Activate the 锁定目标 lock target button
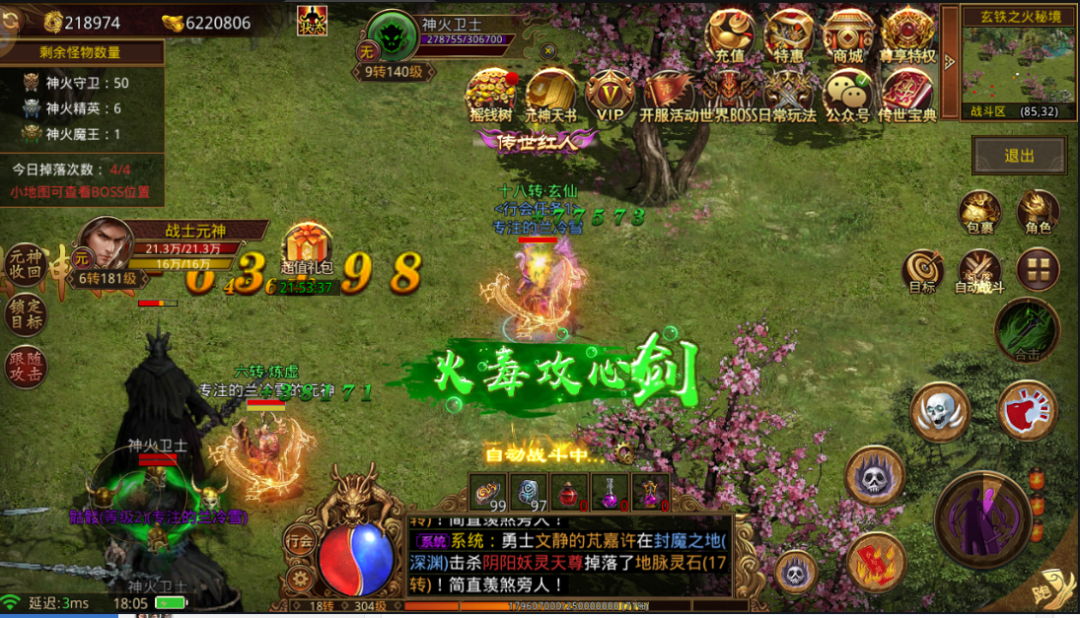 [x=27, y=315]
